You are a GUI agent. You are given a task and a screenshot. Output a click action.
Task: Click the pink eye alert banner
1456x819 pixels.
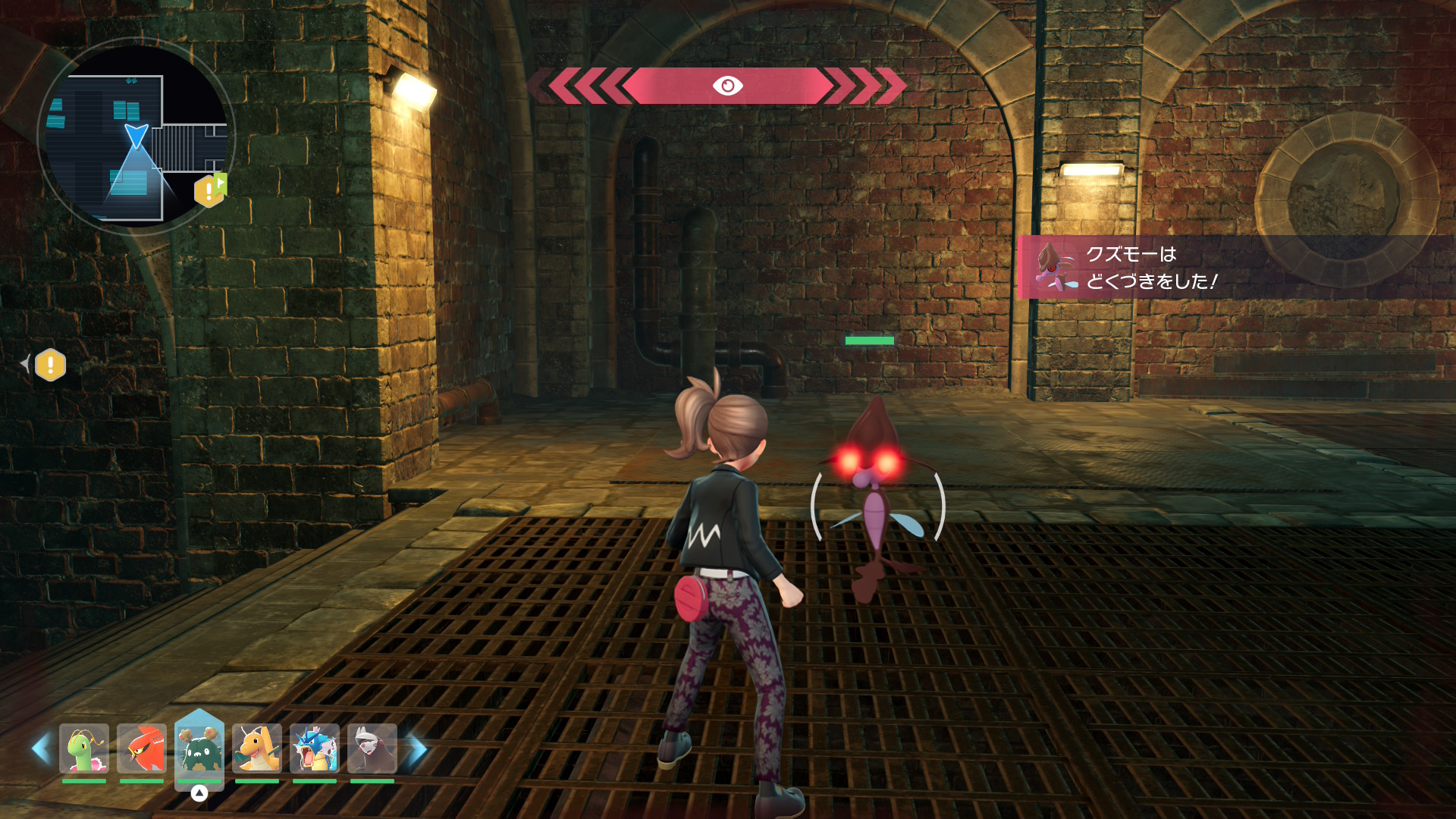[x=726, y=86]
